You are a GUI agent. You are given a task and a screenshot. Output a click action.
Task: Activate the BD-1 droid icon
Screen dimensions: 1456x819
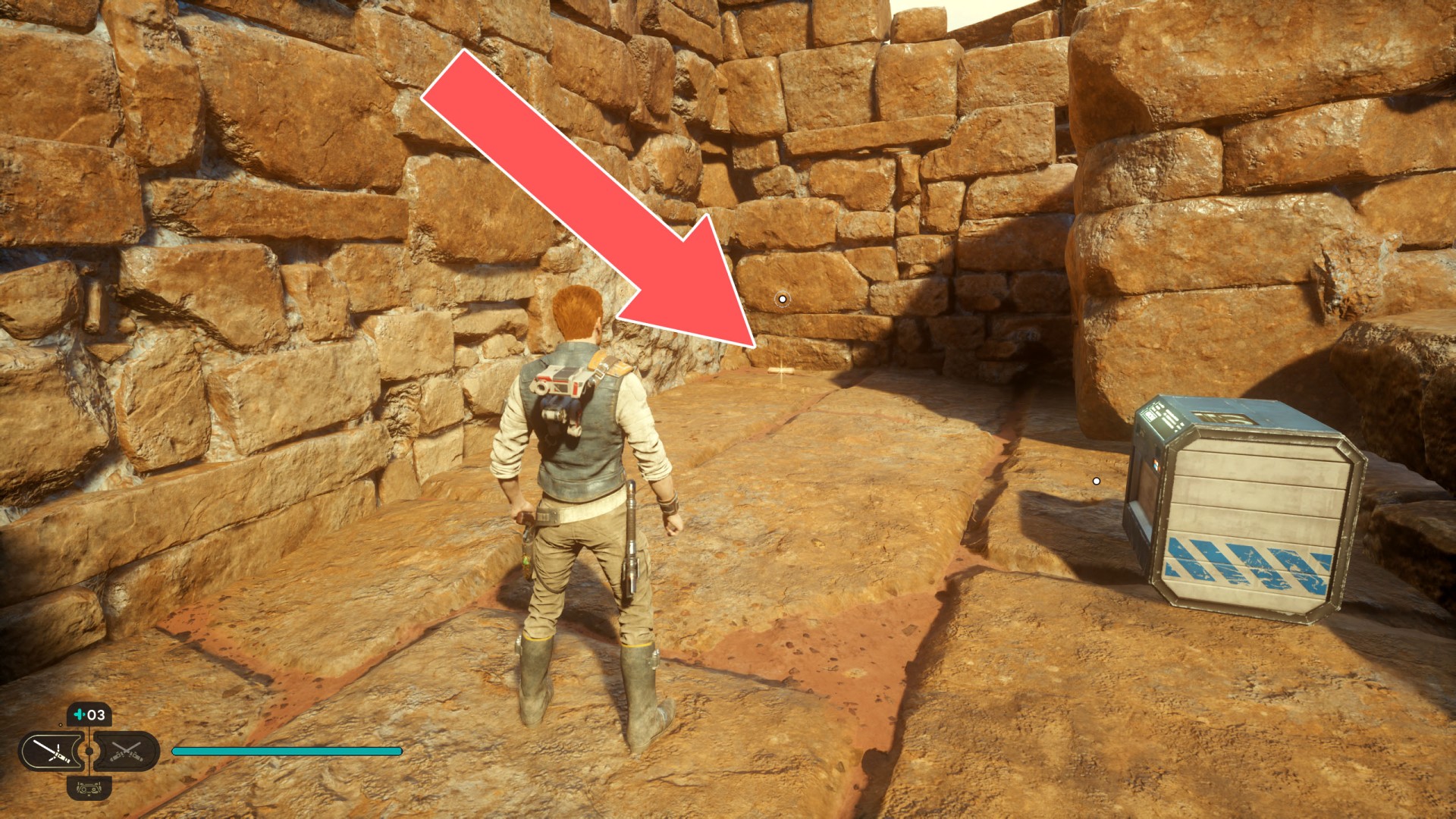coord(89,789)
